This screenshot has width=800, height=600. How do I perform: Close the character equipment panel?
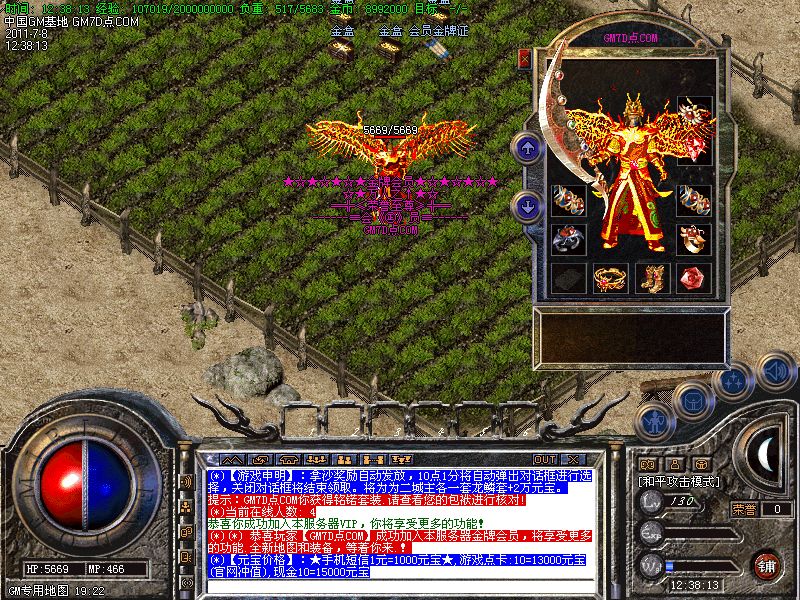tap(524, 59)
